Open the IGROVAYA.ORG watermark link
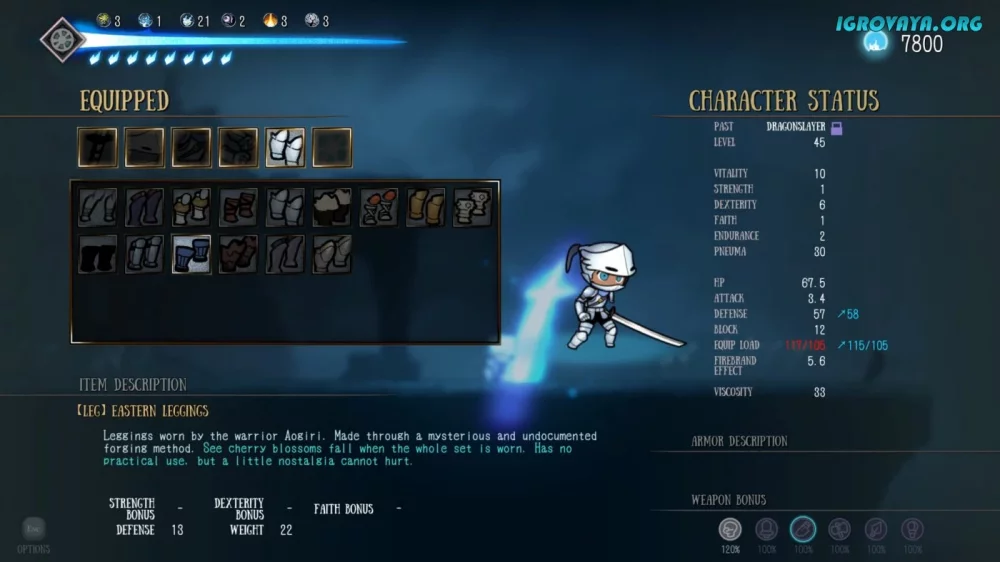Screen dimensions: 1000x562 pos(910,22)
